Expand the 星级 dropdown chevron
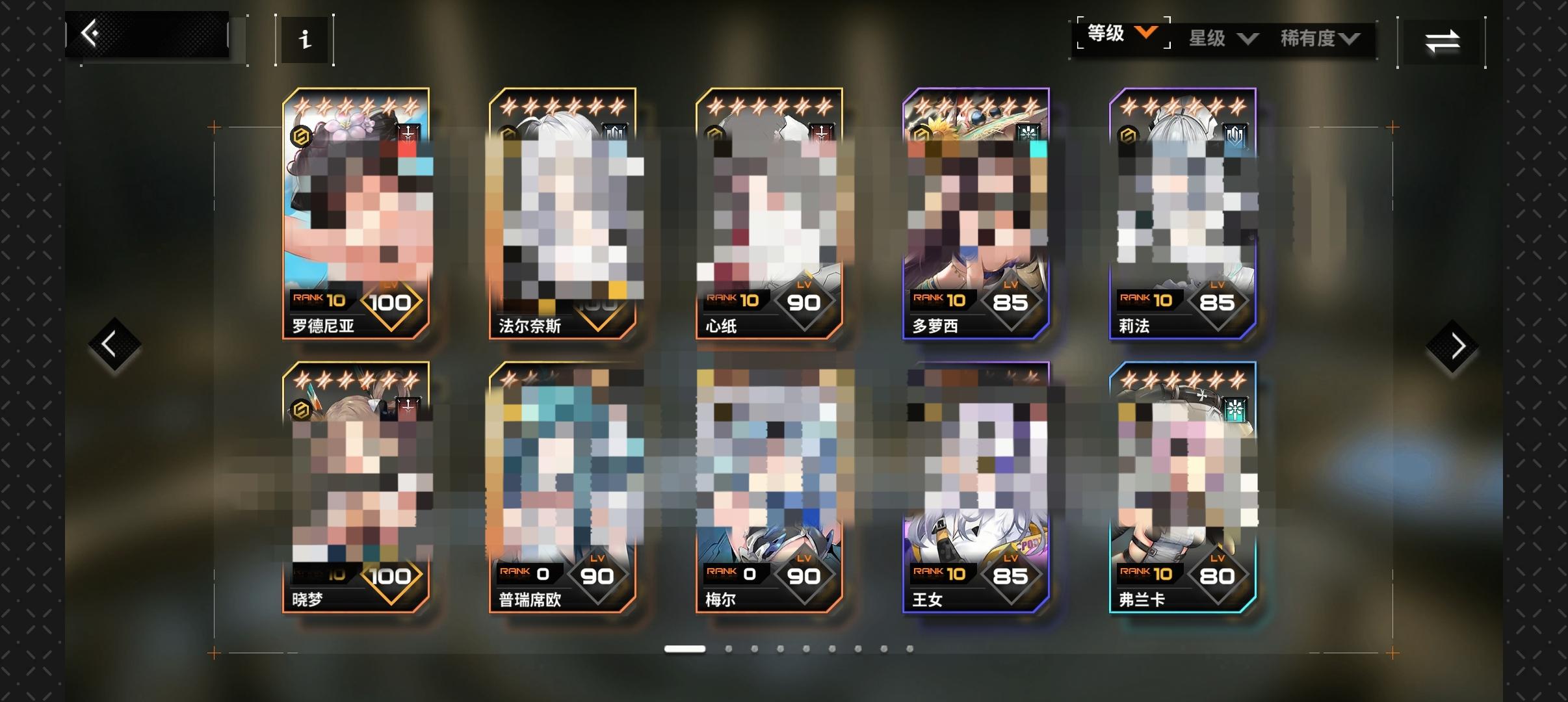Screen dimensions: 1568x702 (1249, 39)
